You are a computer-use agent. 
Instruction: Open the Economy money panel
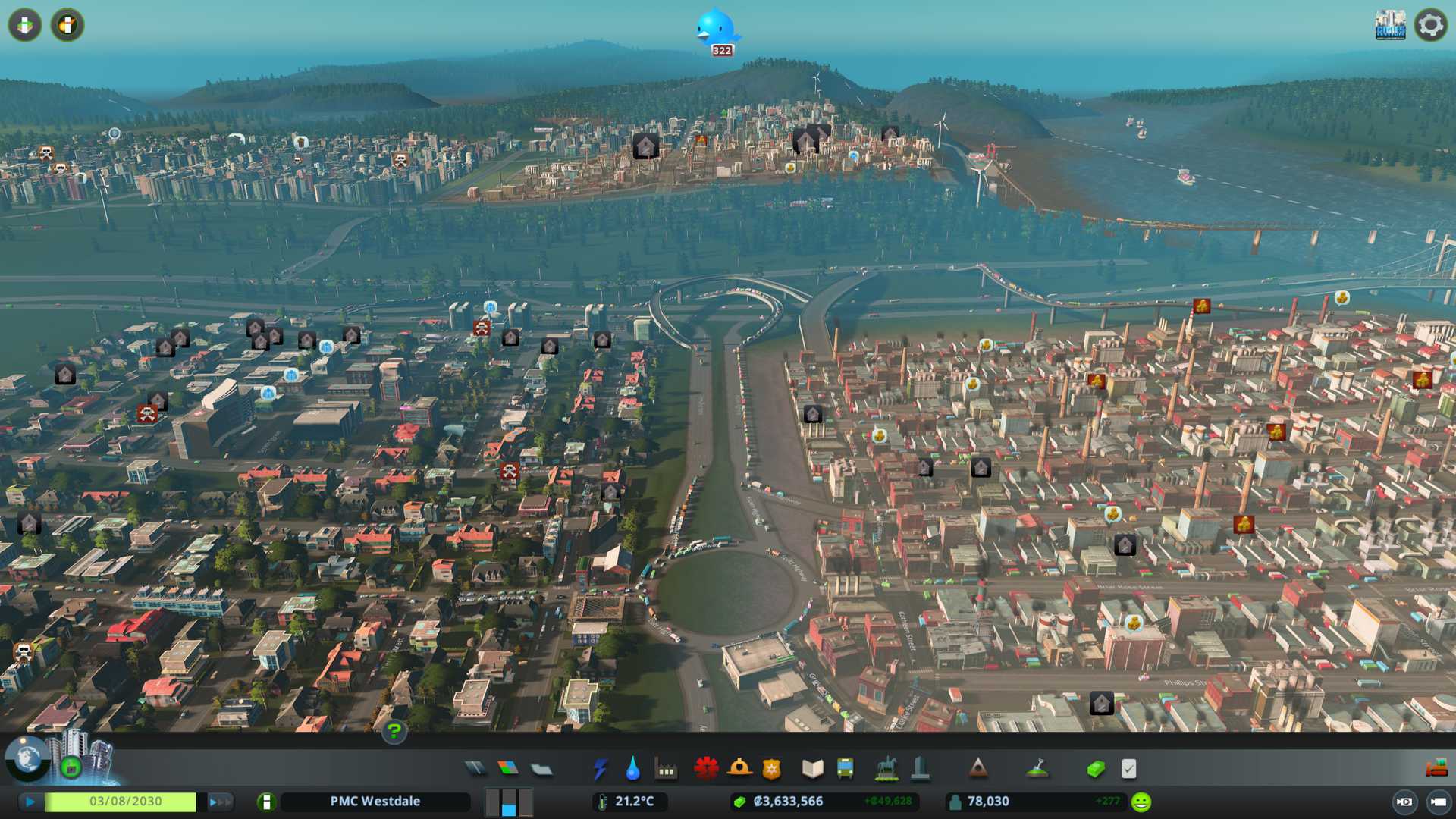[x=1095, y=769]
